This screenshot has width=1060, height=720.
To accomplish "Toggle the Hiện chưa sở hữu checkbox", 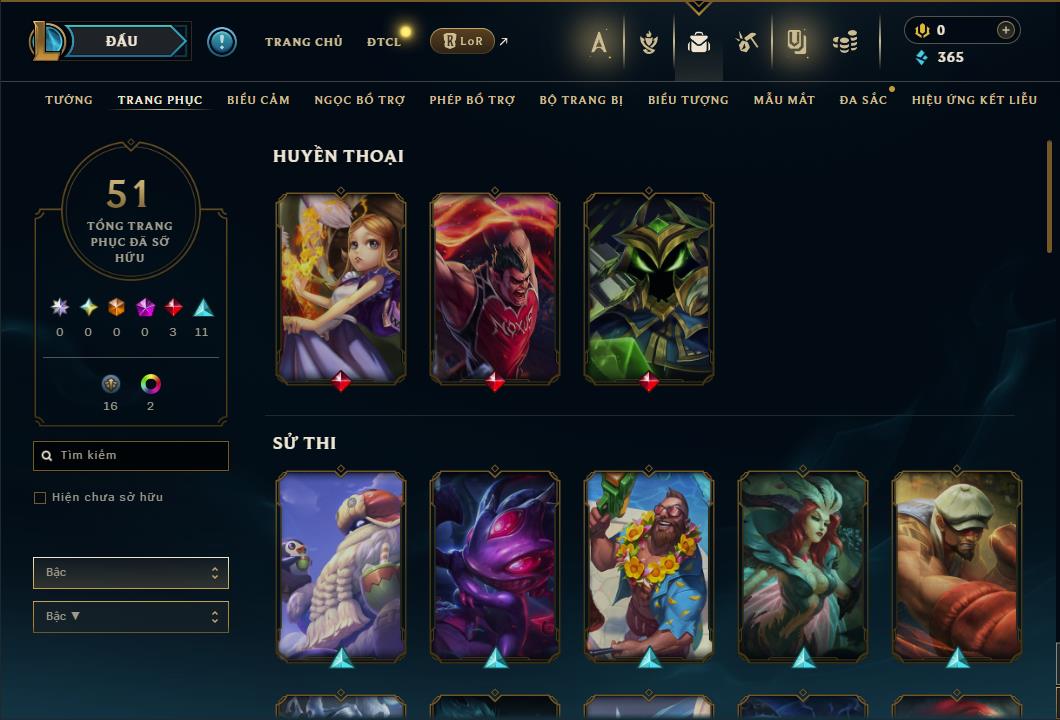I will [40, 498].
